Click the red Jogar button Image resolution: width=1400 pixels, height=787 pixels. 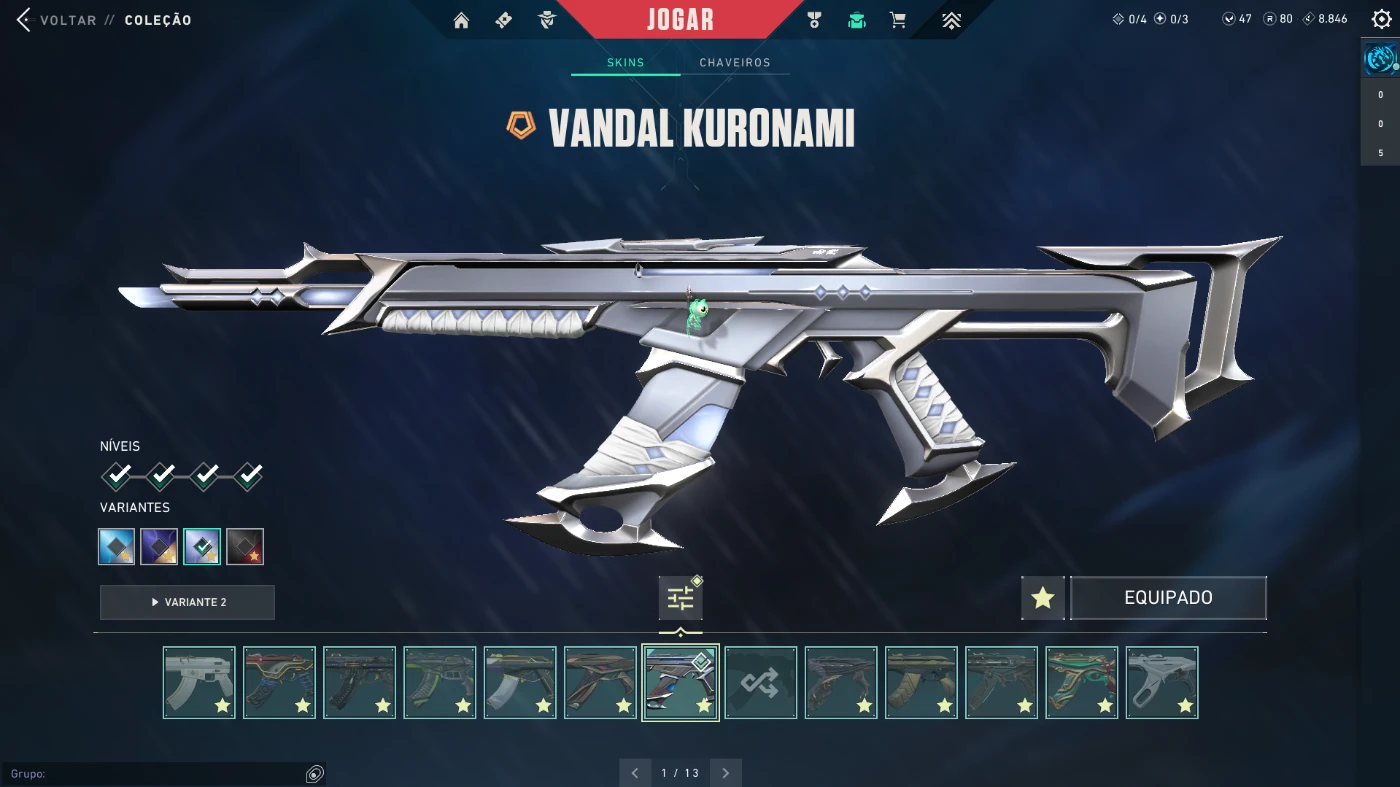[x=680, y=19]
